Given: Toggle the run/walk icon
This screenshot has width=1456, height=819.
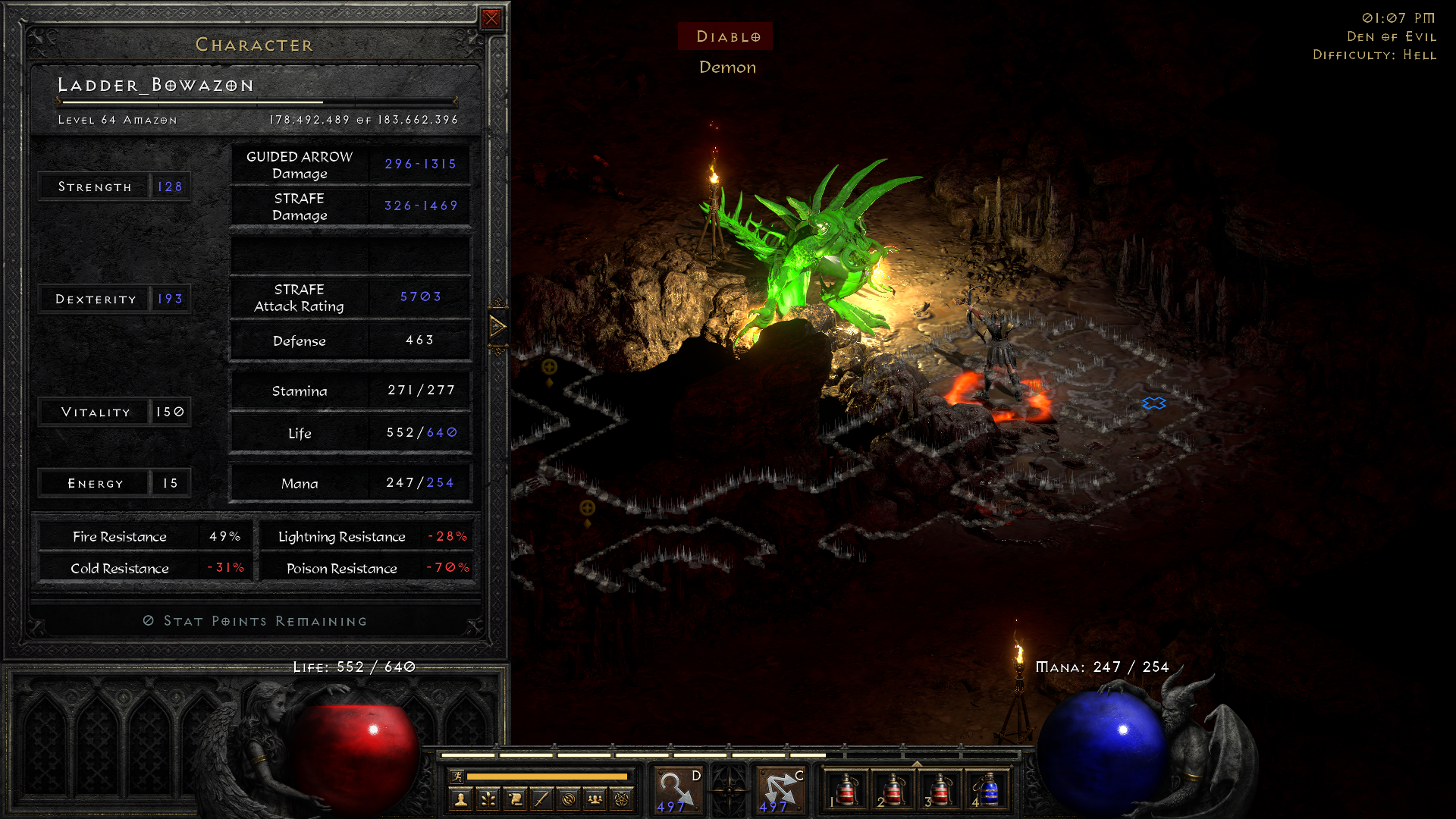Looking at the screenshot, I should coord(457,776).
